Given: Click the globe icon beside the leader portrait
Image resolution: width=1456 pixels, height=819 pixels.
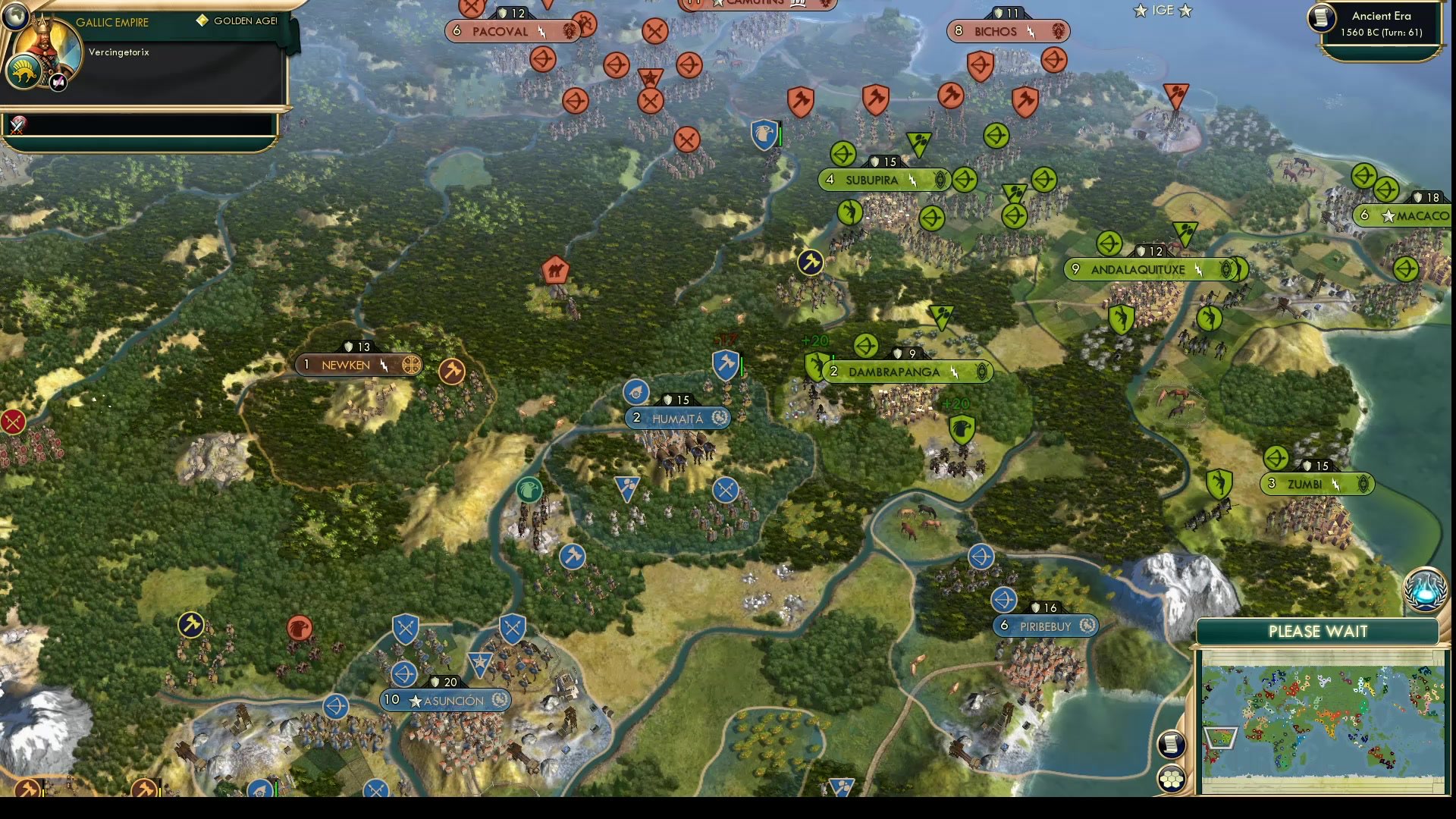Looking at the screenshot, I should [x=15, y=16].
